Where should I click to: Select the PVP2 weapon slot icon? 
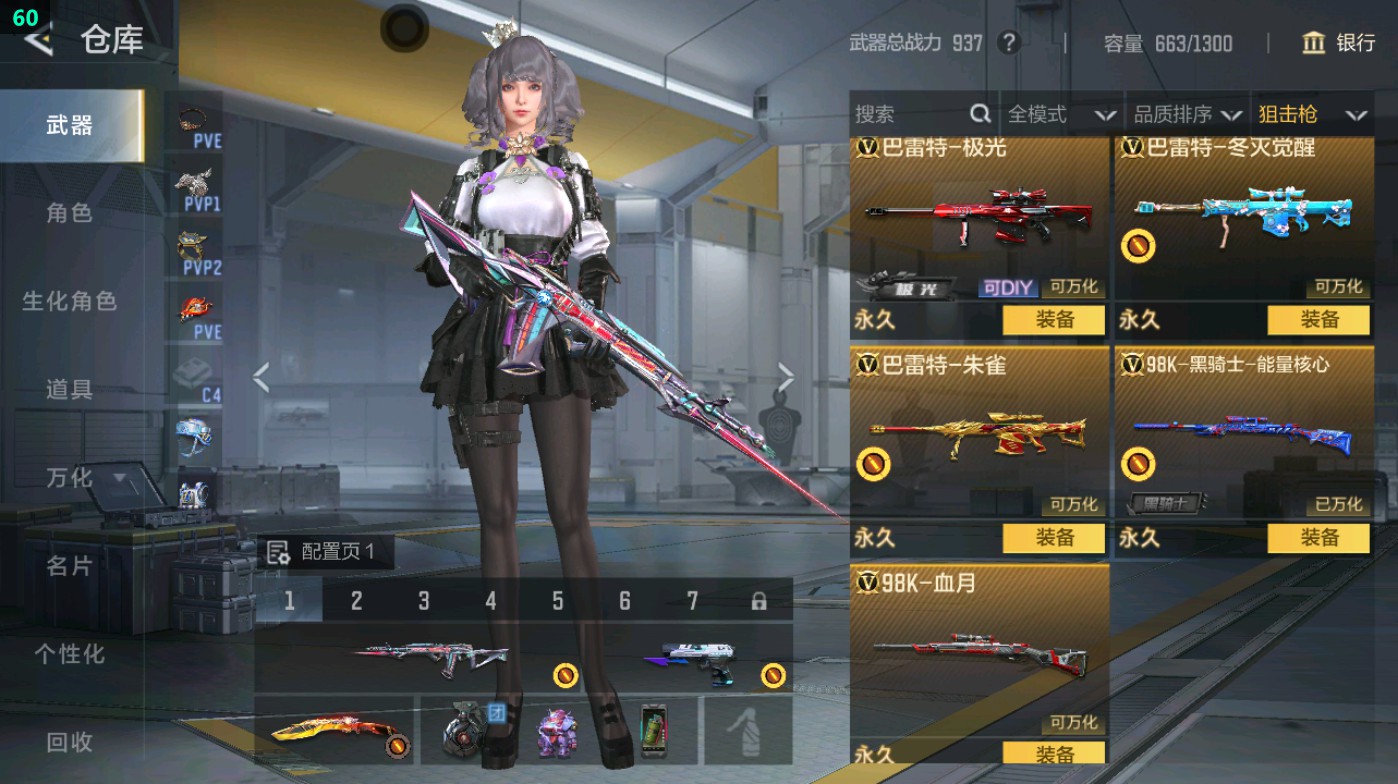tap(193, 245)
